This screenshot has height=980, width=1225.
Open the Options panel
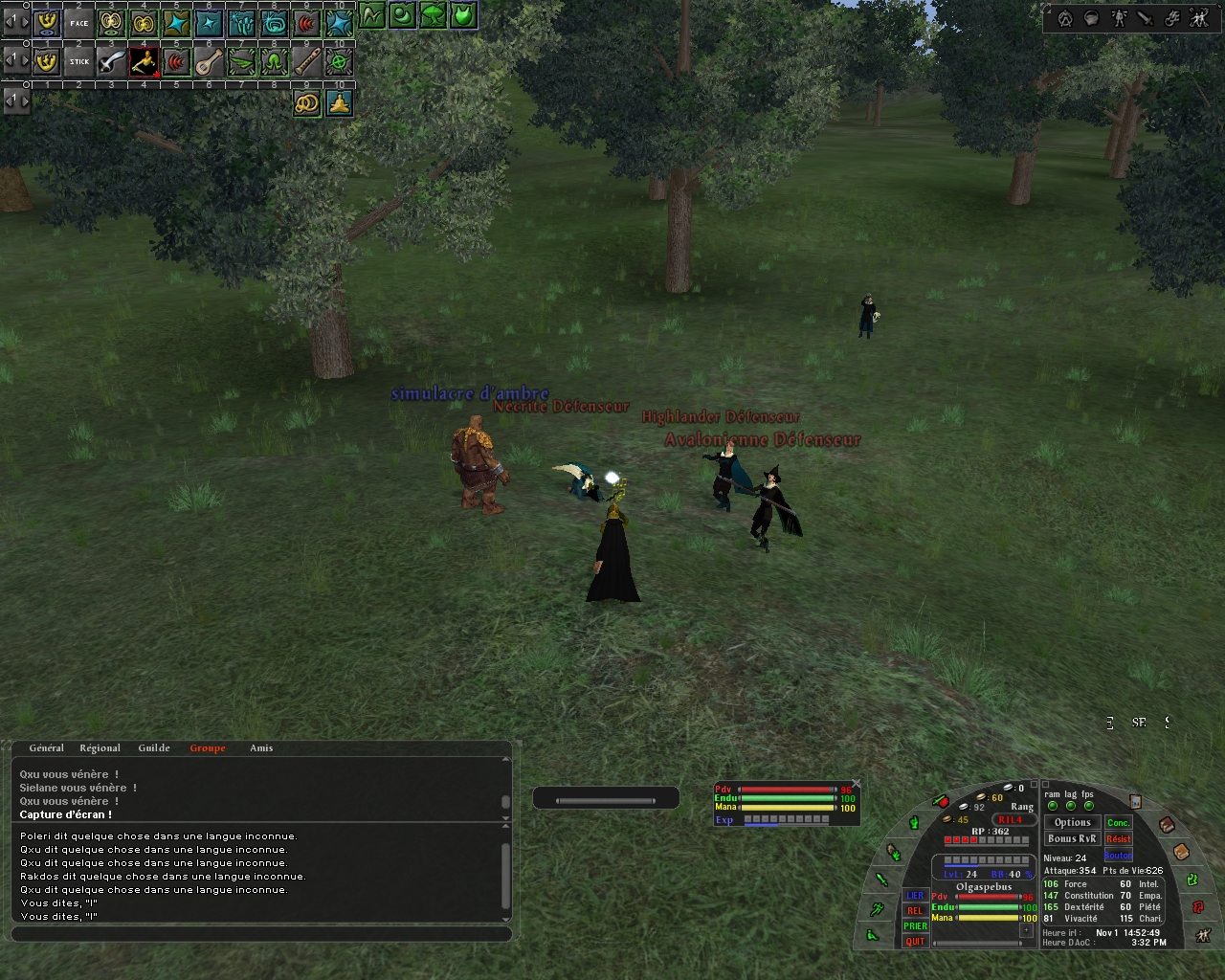[x=1072, y=822]
